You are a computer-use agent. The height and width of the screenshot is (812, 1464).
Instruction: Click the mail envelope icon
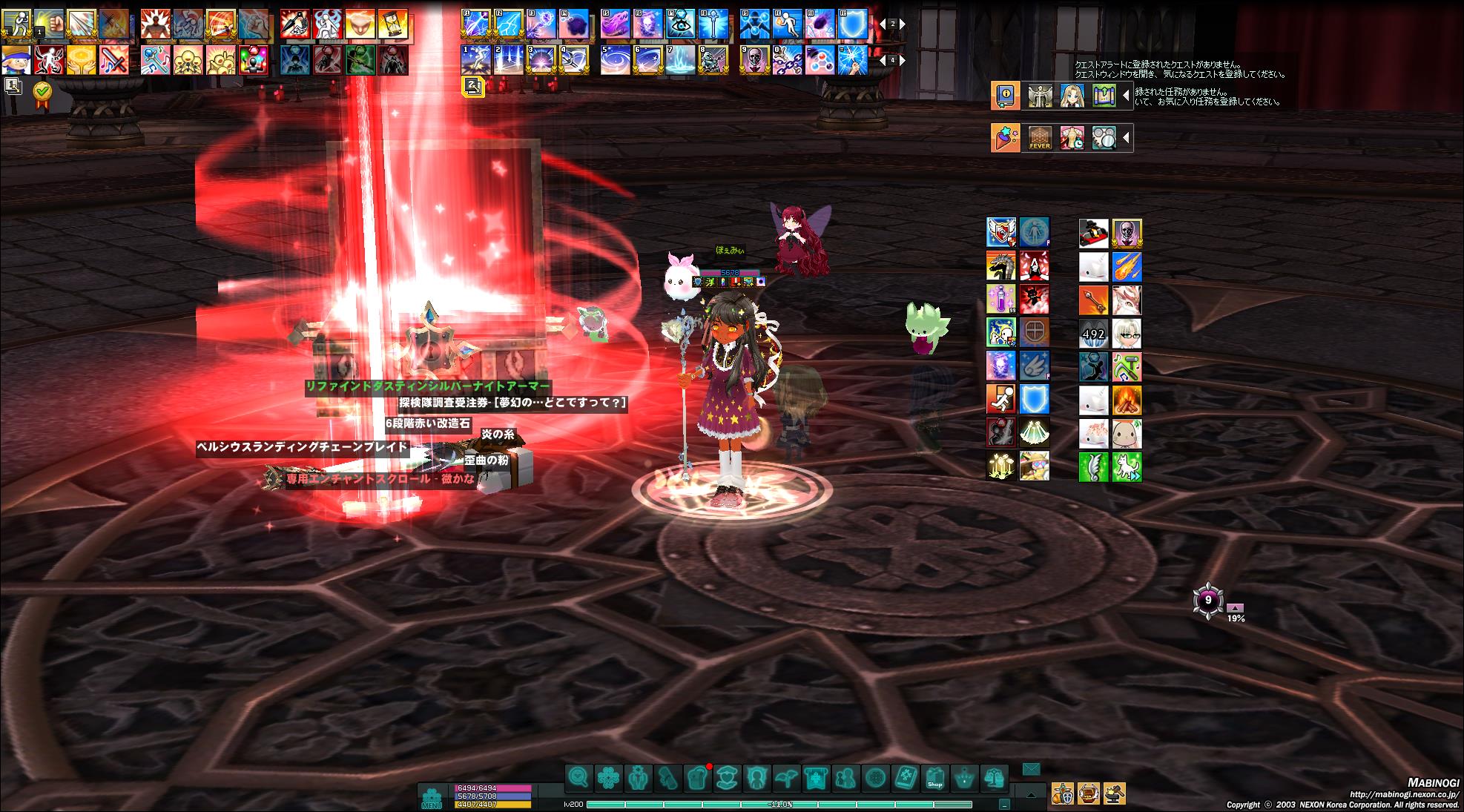coord(1031,769)
